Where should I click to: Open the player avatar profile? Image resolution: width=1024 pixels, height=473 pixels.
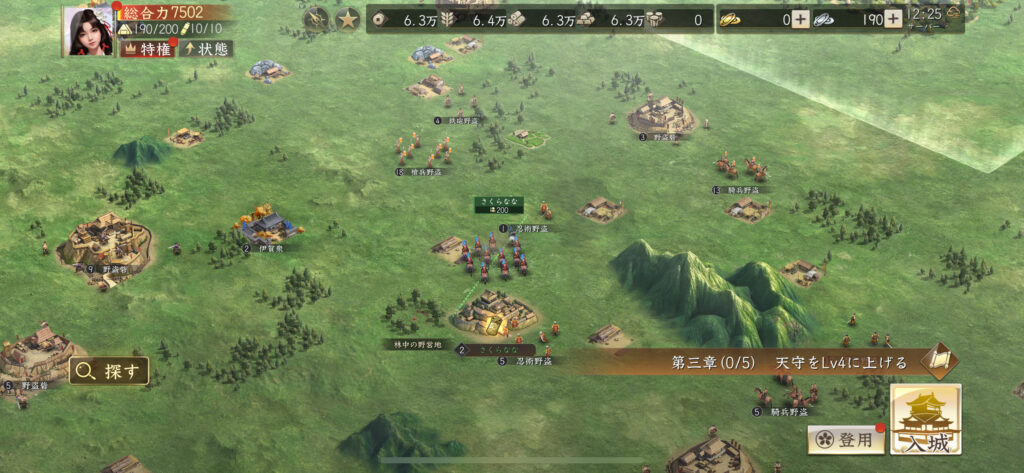(89, 30)
